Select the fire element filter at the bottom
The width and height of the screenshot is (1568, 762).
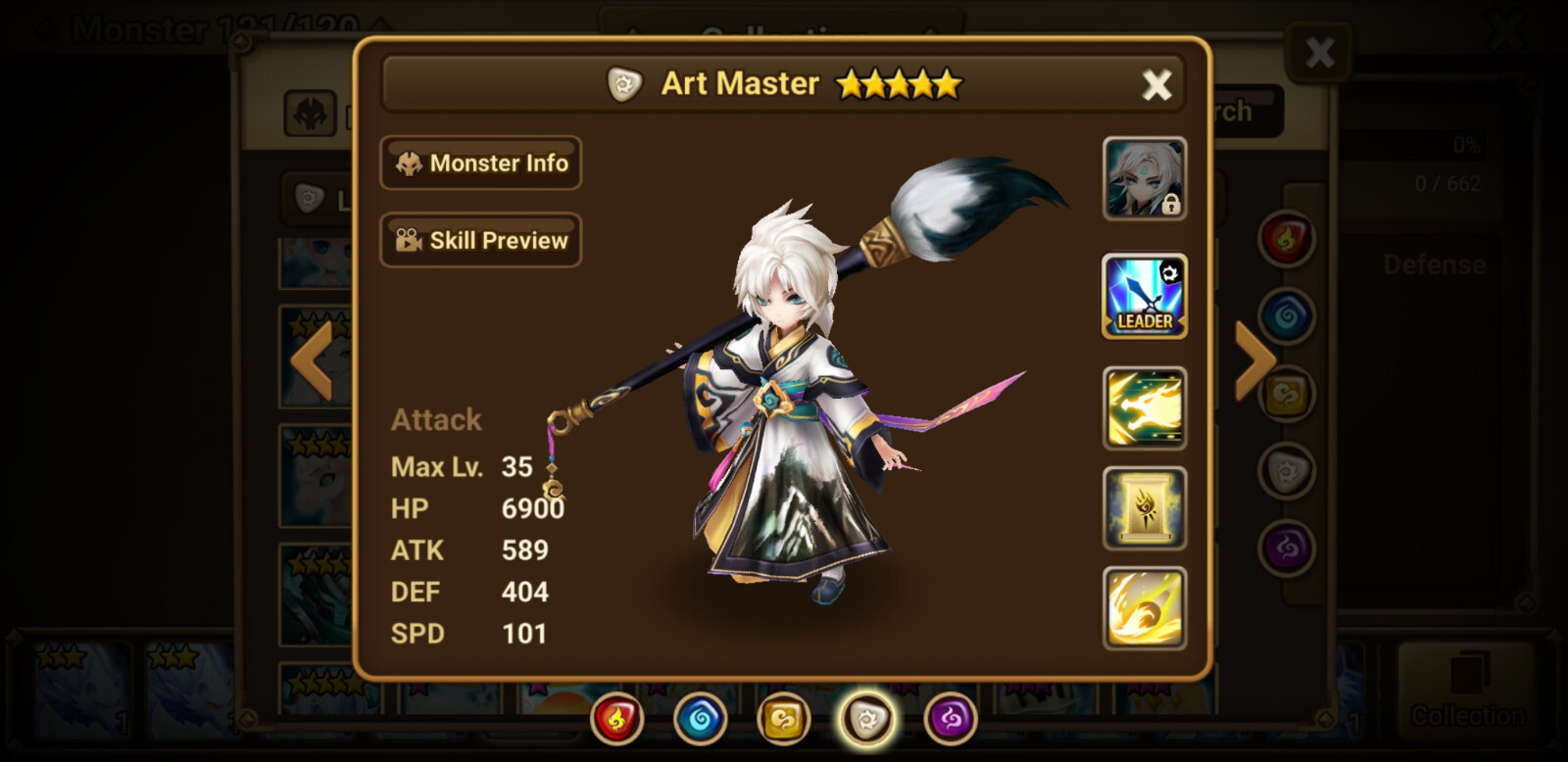click(x=615, y=719)
